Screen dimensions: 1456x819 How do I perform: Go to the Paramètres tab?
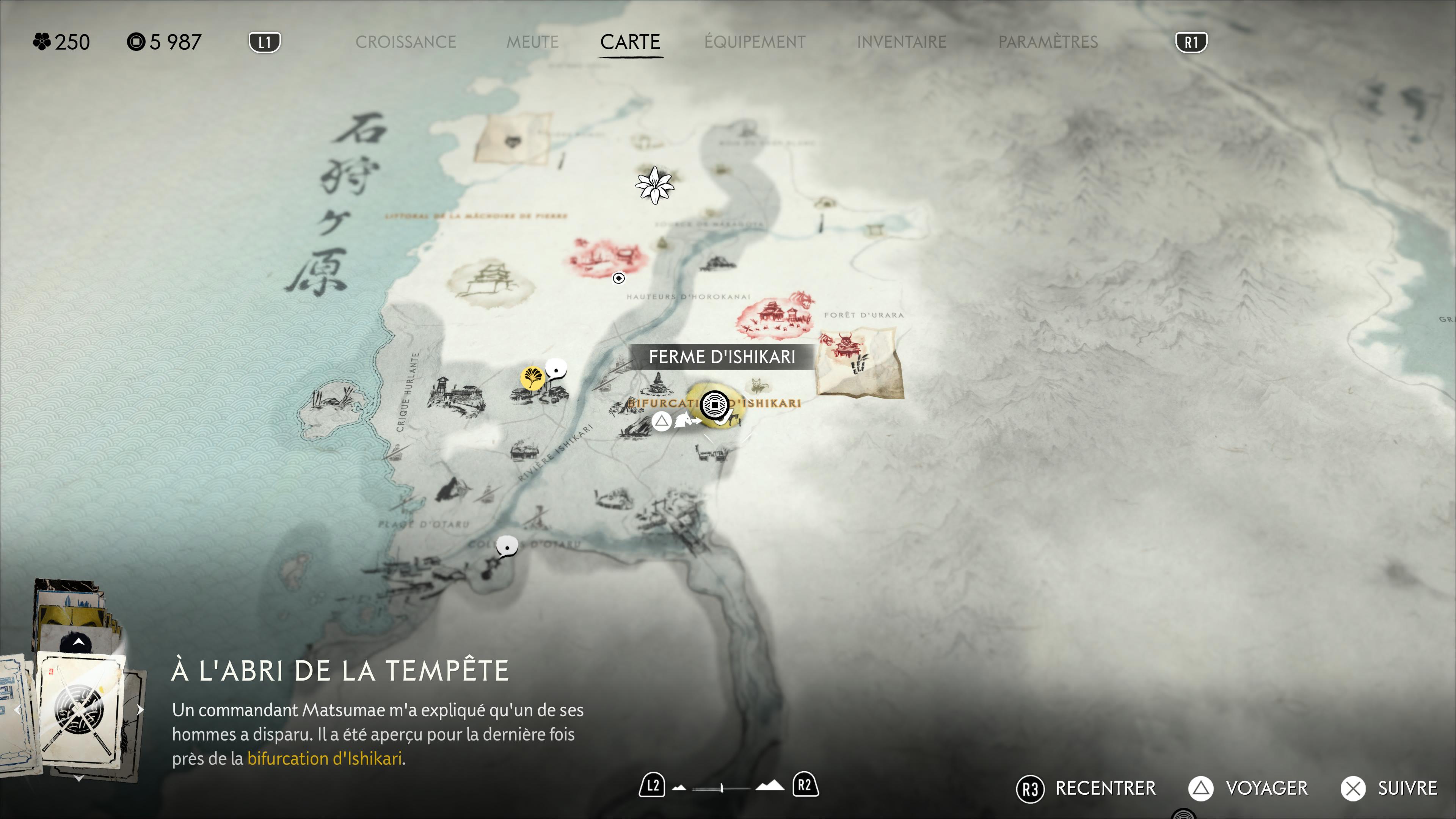[1048, 42]
